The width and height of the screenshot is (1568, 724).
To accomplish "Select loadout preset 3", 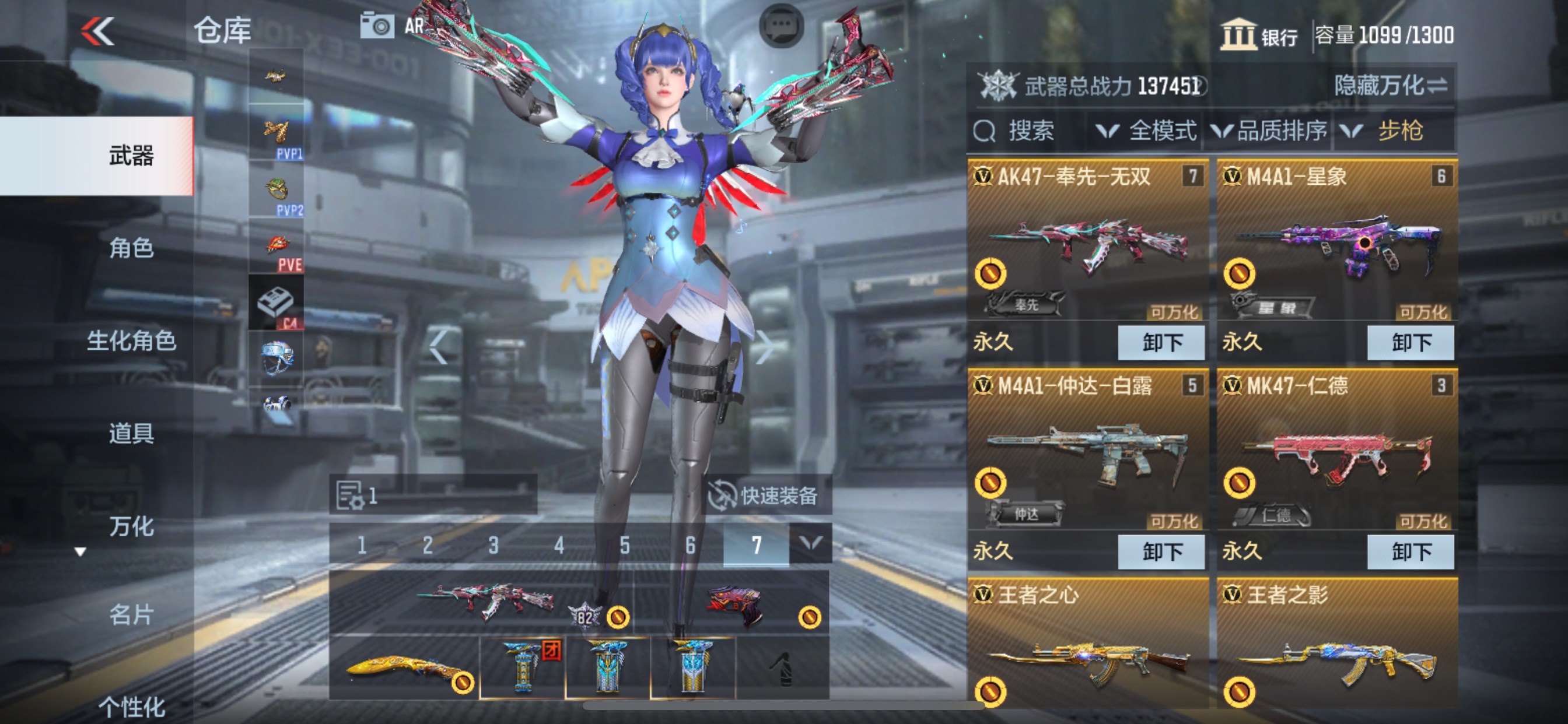I will click(492, 544).
